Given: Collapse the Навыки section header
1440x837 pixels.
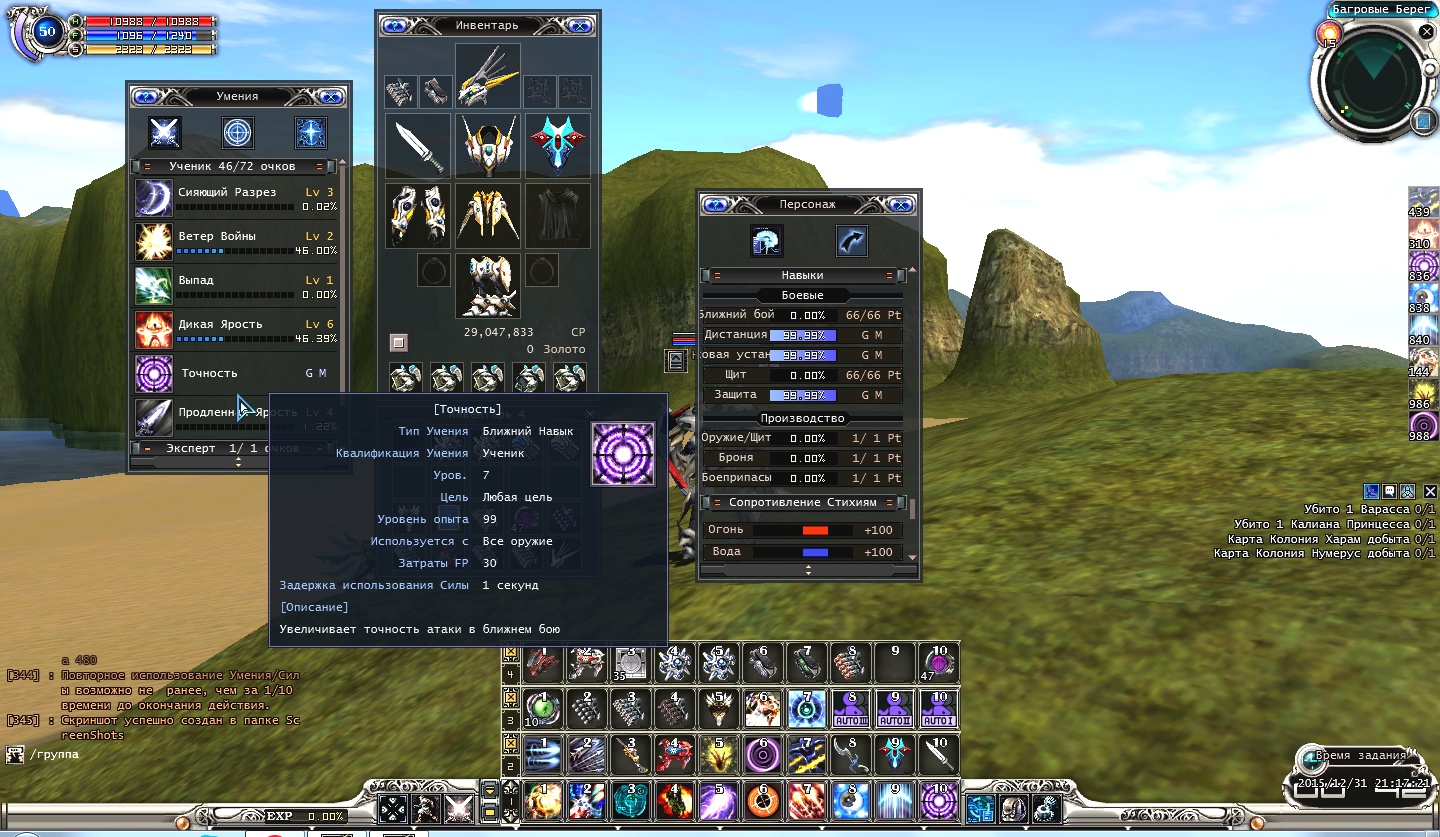Looking at the screenshot, I should [717, 275].
